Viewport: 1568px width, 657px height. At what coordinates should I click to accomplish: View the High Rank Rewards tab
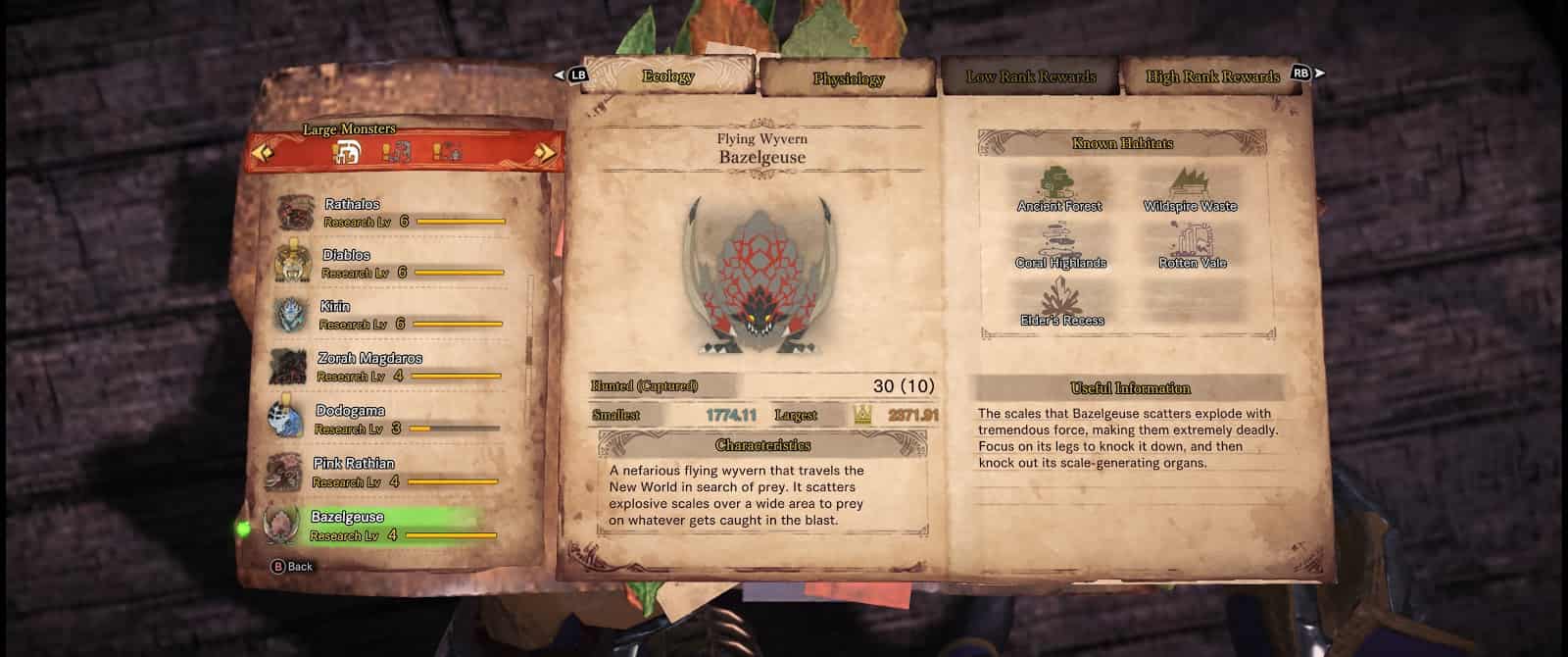[x=1212, y=76]
